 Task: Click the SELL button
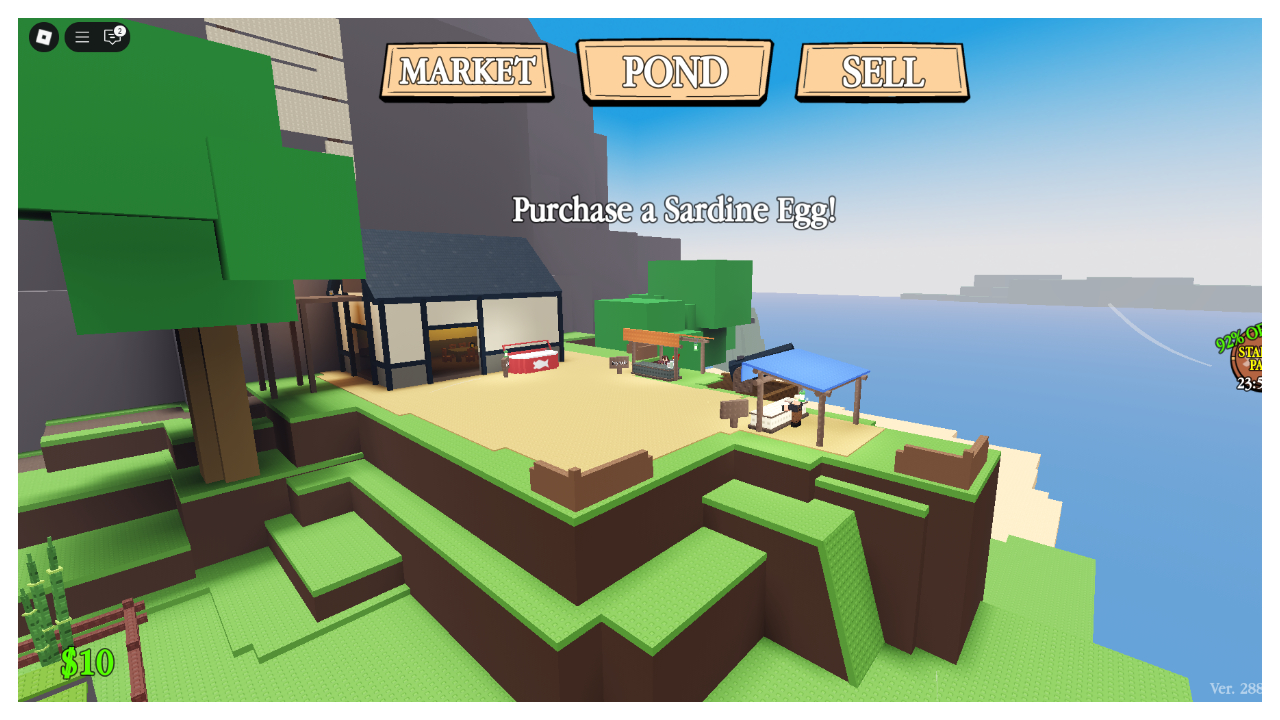point(882,71)
